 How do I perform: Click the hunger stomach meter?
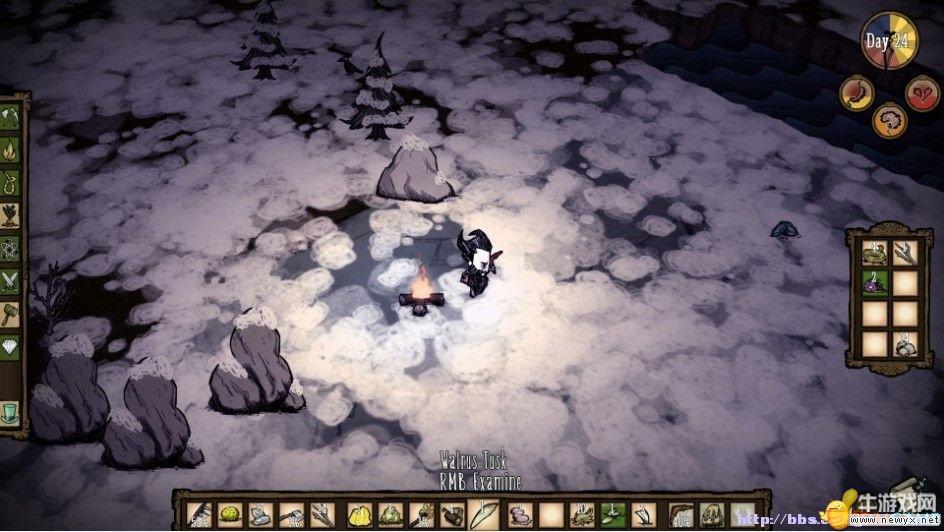click(858, 93)
